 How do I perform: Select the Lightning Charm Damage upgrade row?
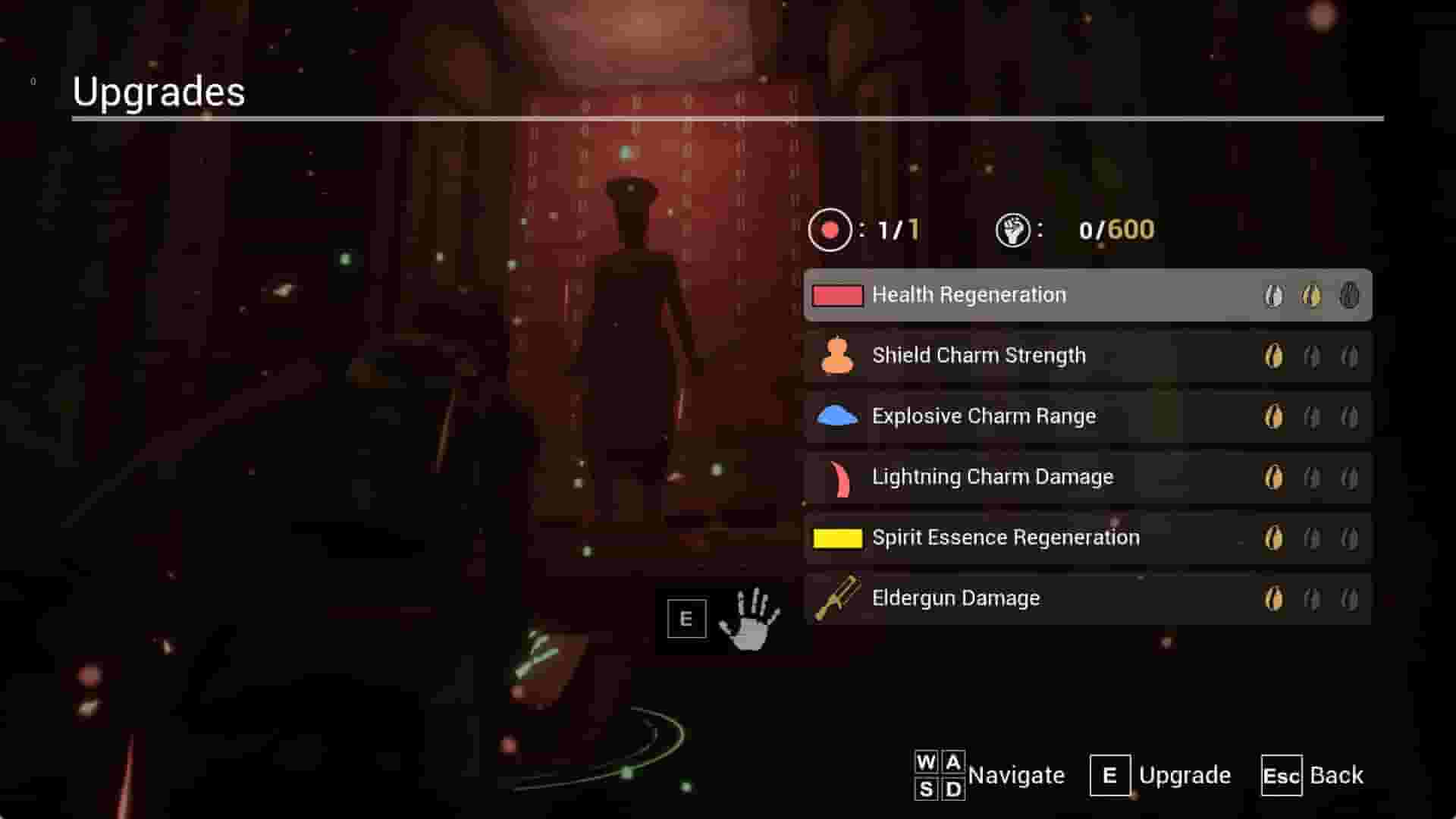[x=1062, y=476]
